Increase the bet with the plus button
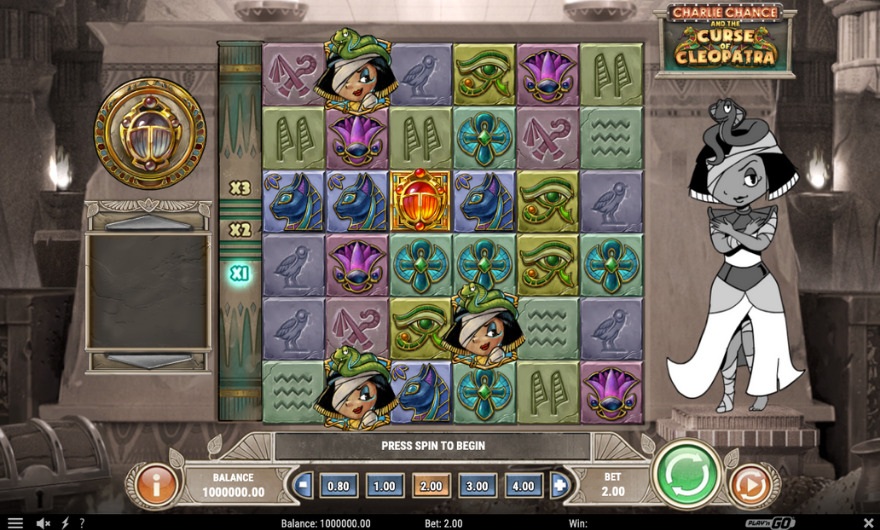 559,486
